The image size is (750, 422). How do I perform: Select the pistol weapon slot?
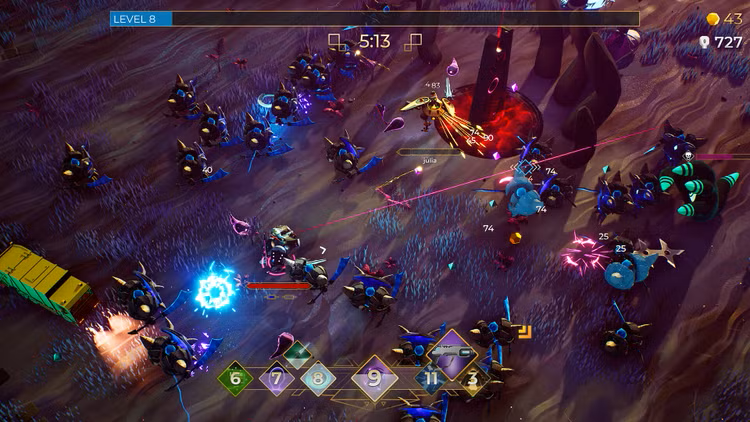tap(452, 352)
